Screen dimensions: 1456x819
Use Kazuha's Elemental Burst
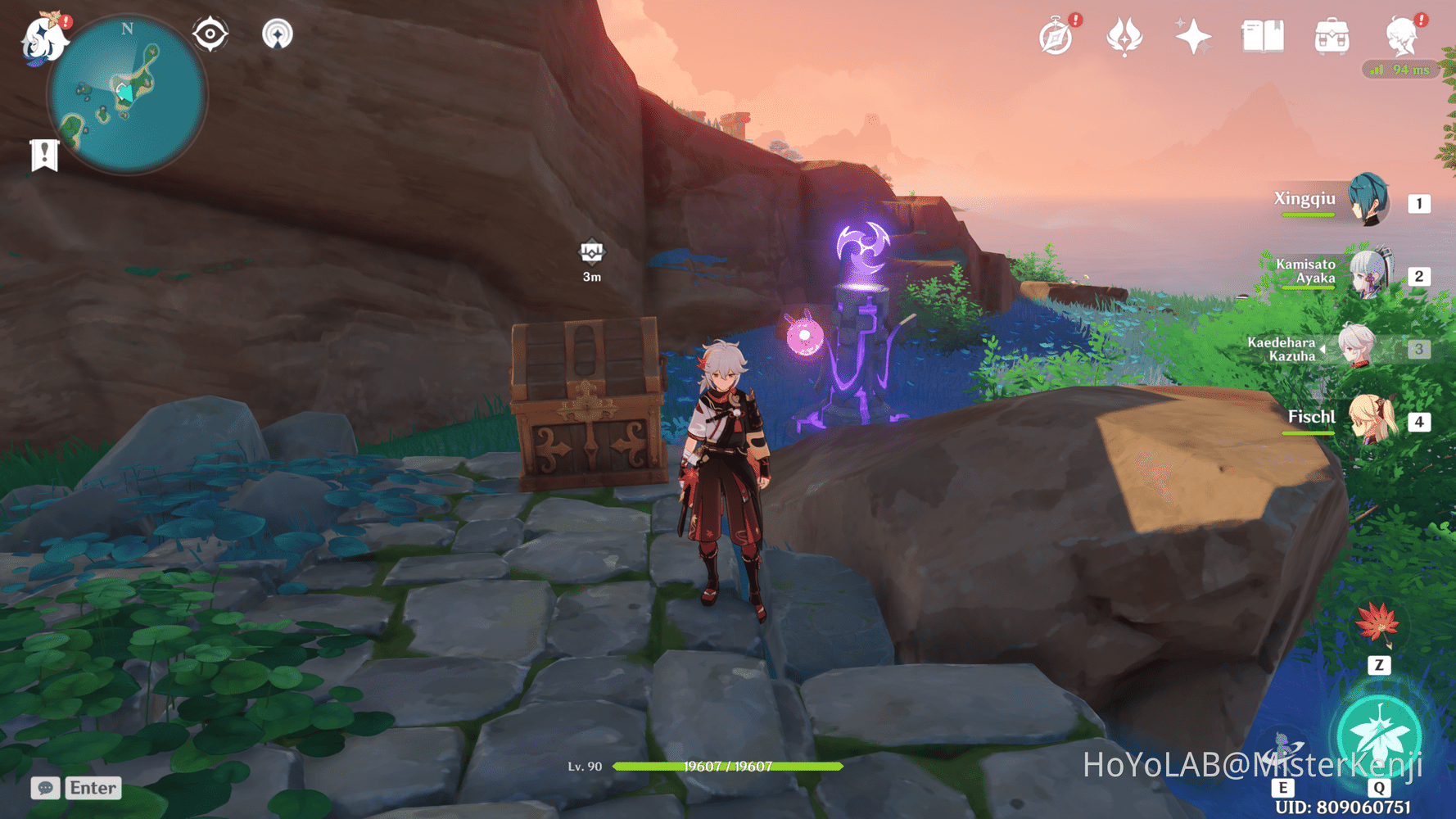(x=1378, y=734)
